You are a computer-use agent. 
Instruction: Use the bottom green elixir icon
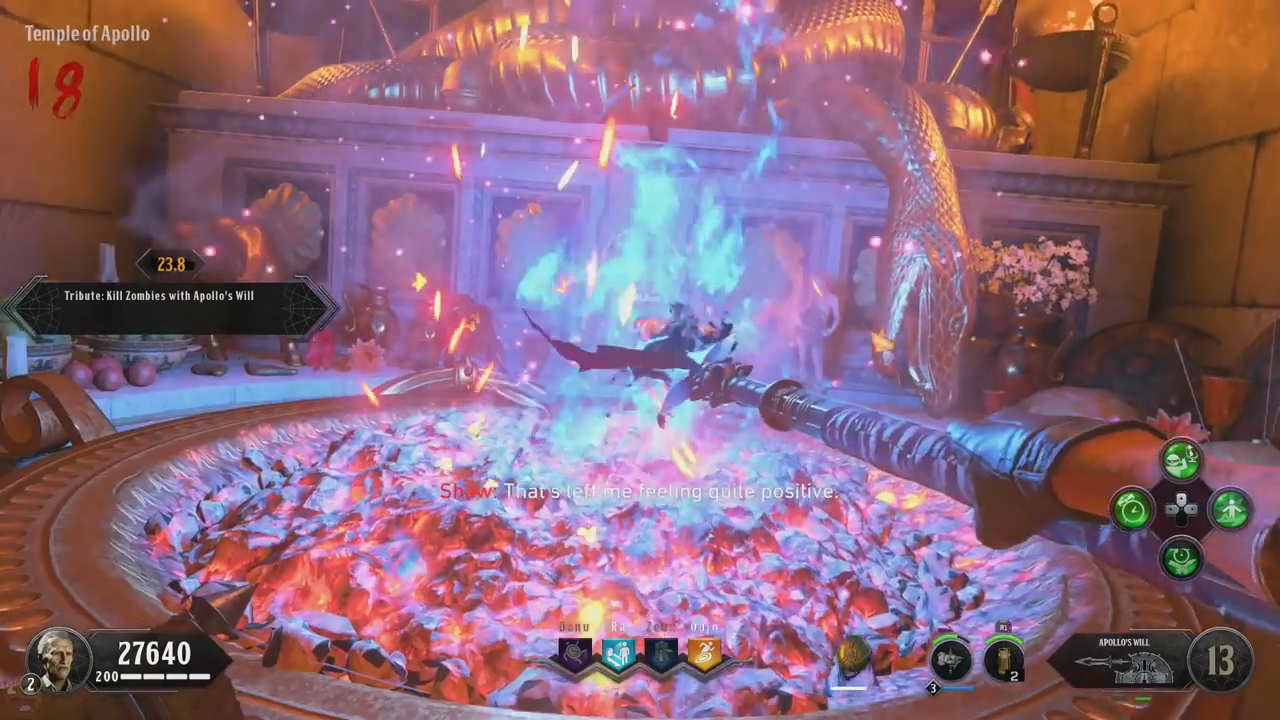coord(1181,556)
